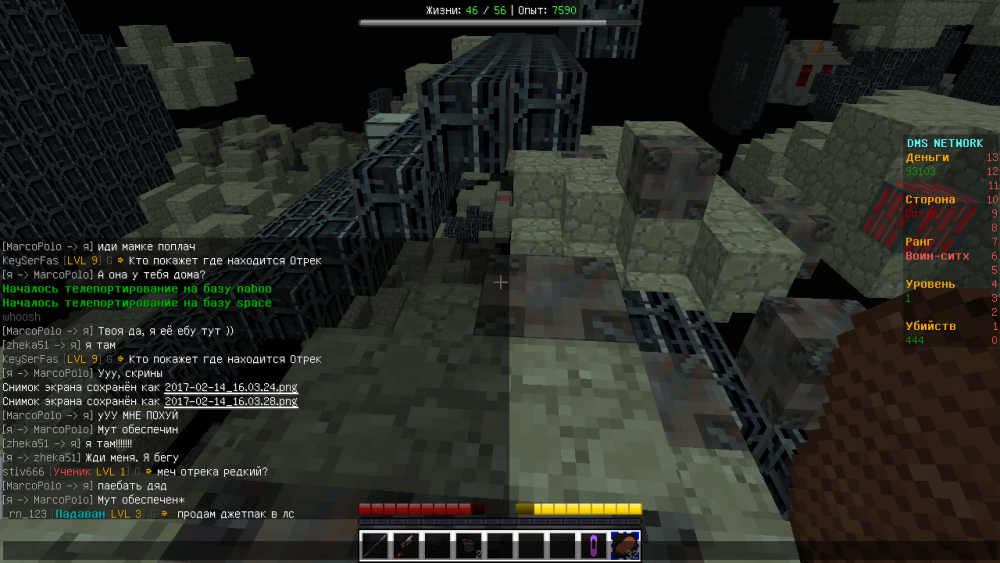Select the dark rifle hotbar slot
The image size is (1000, 563).
[437, 546]
